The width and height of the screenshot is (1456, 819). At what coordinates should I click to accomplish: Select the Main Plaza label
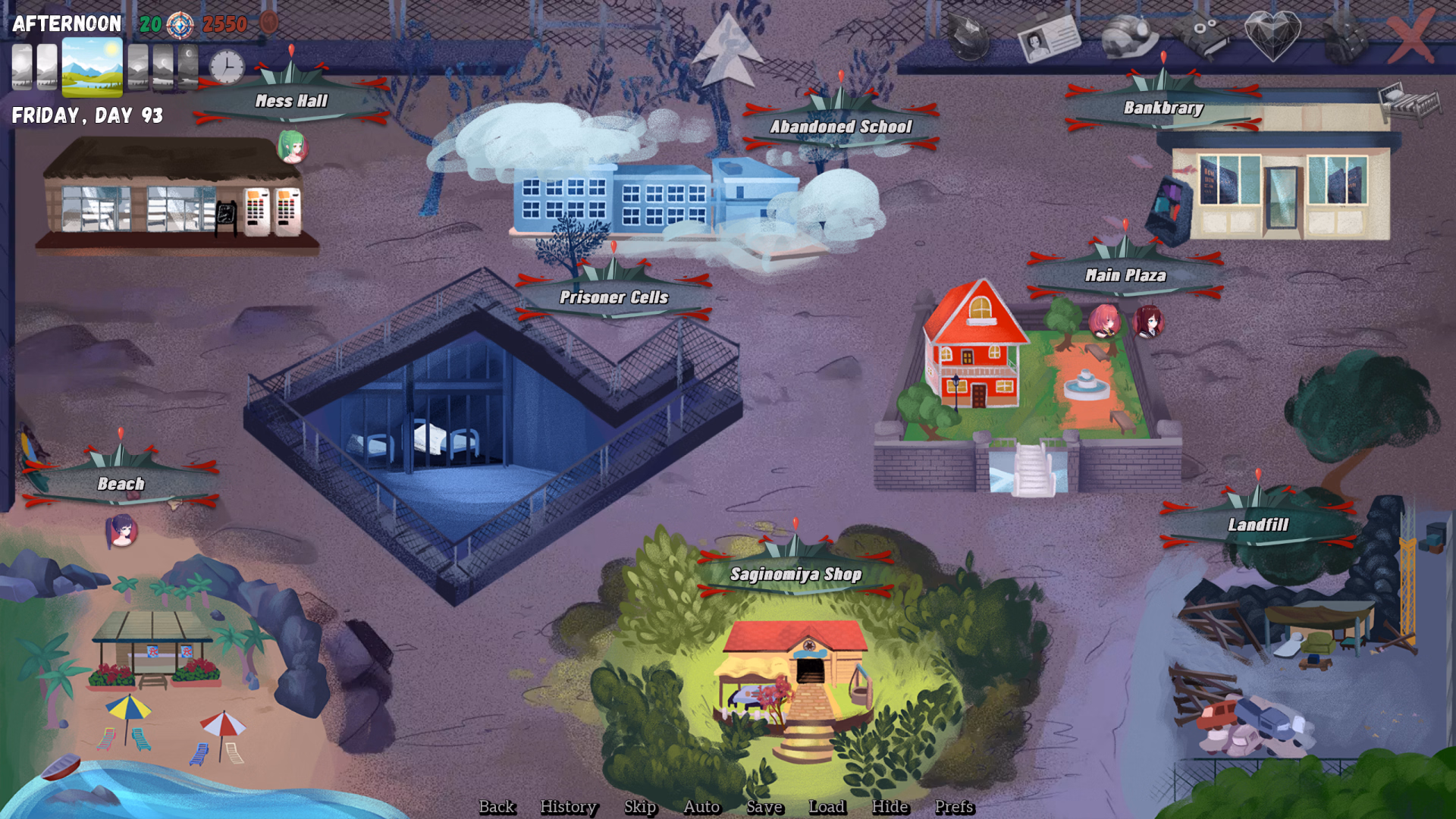(x=1125, y=275)
